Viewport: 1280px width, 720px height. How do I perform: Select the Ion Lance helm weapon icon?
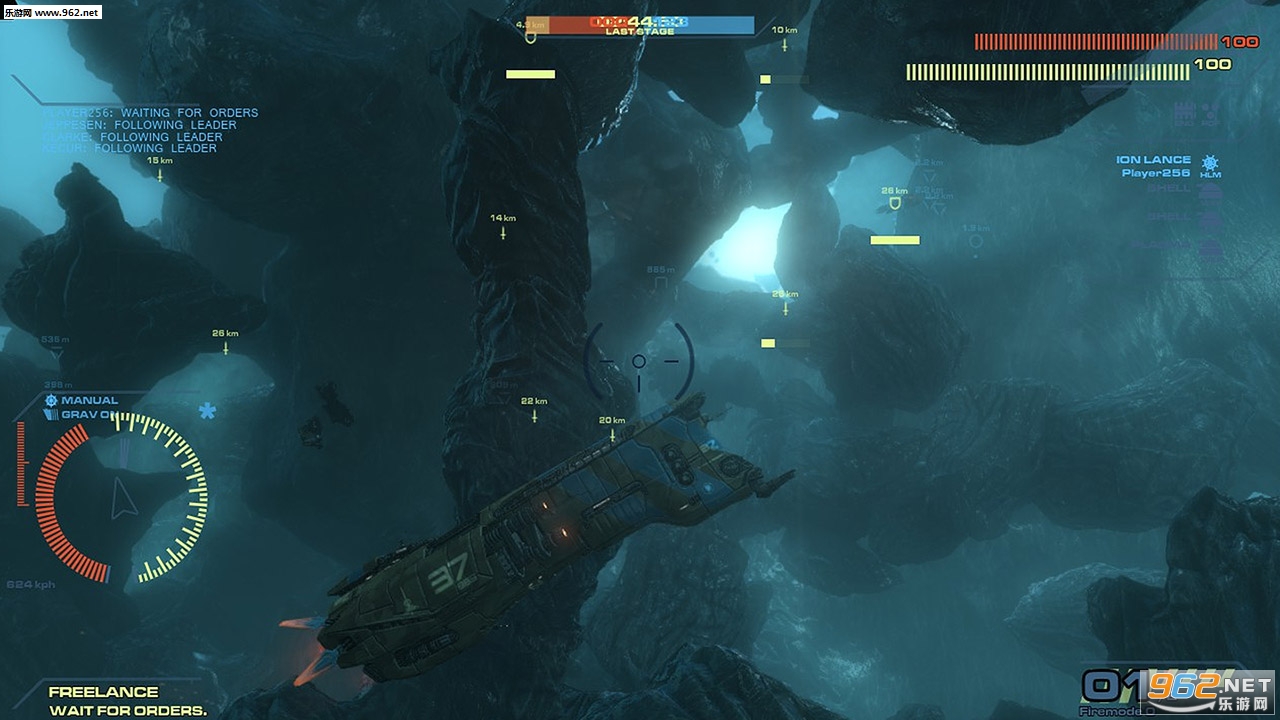coord(1210,164)
